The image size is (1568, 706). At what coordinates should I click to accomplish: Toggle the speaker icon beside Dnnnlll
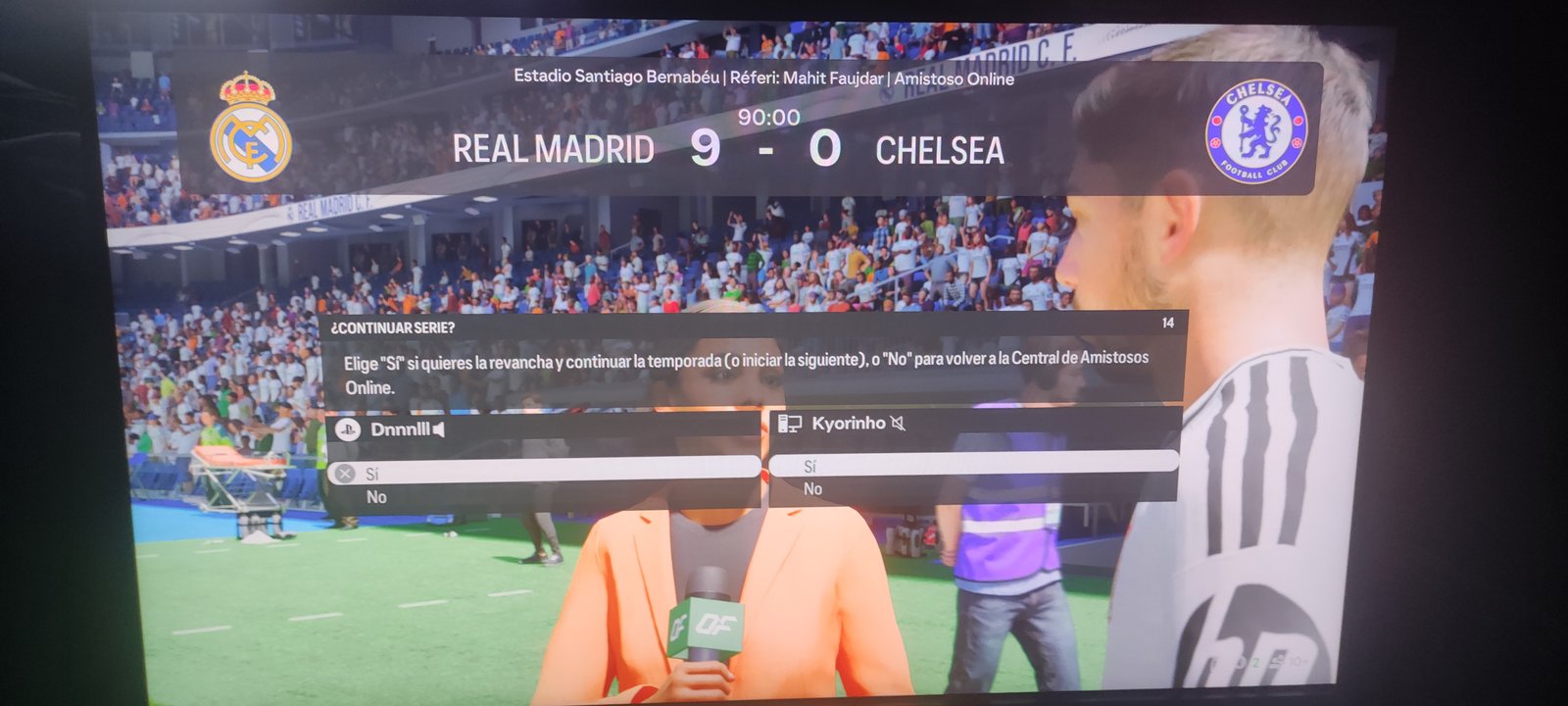[438, 429]
